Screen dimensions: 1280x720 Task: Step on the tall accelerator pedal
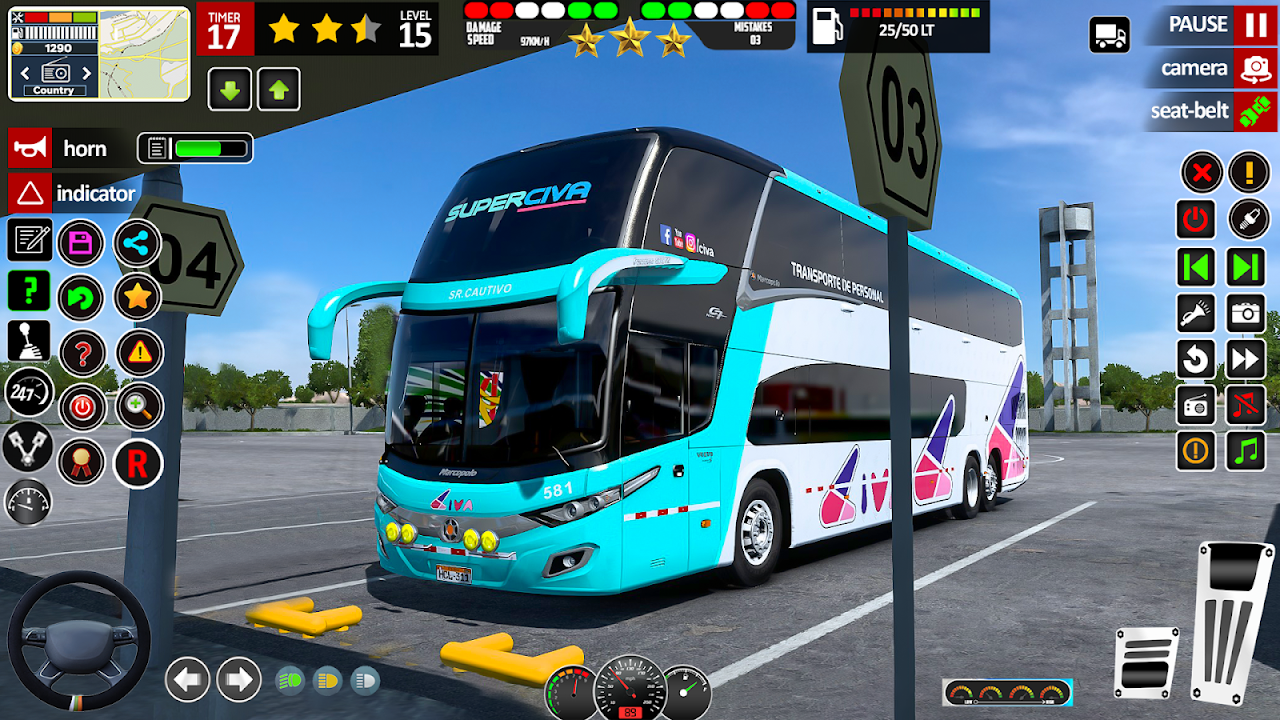(x=1231, y=620)
